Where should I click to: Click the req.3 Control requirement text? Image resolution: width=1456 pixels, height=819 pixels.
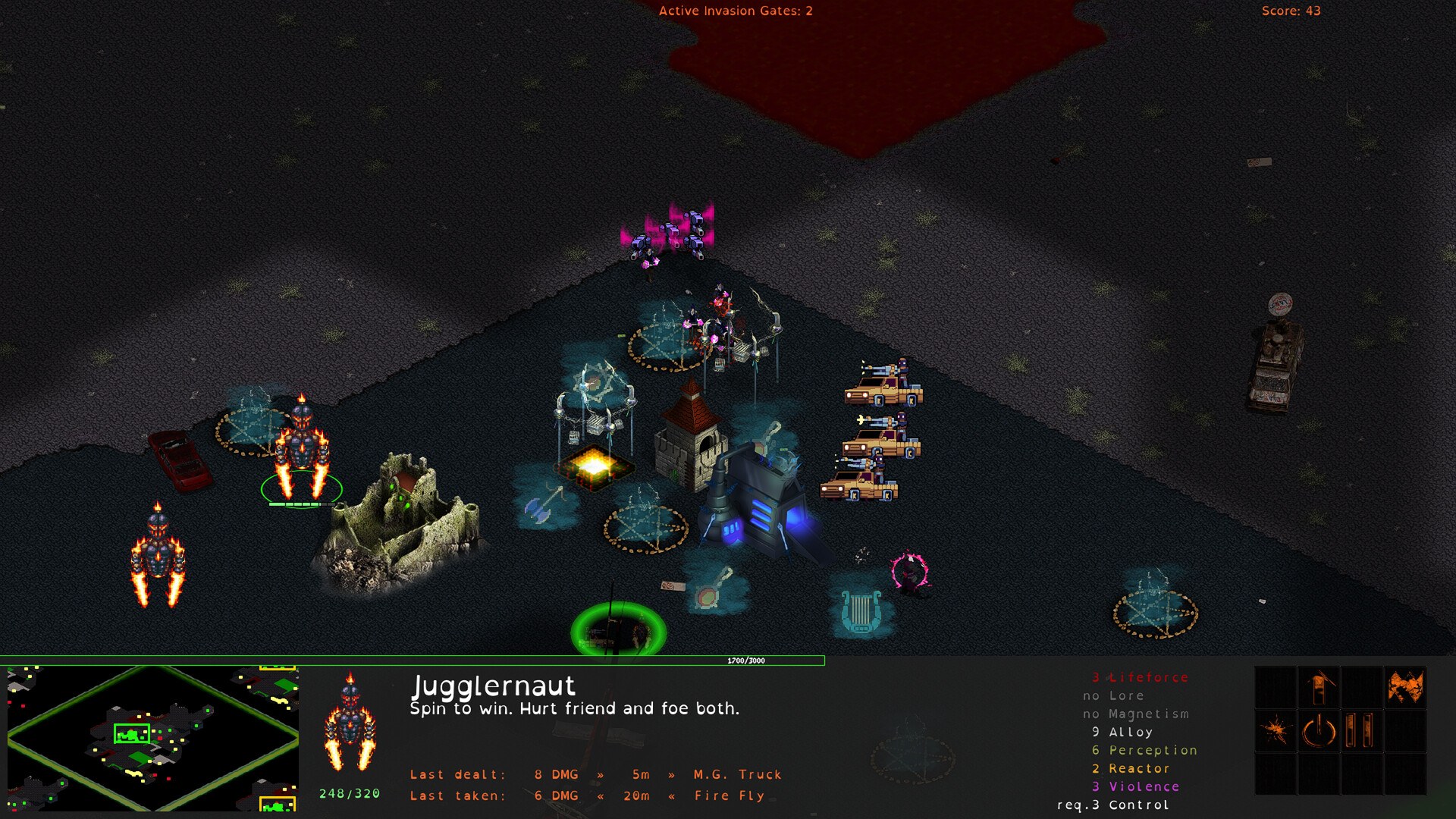[x=1111, y=804]
